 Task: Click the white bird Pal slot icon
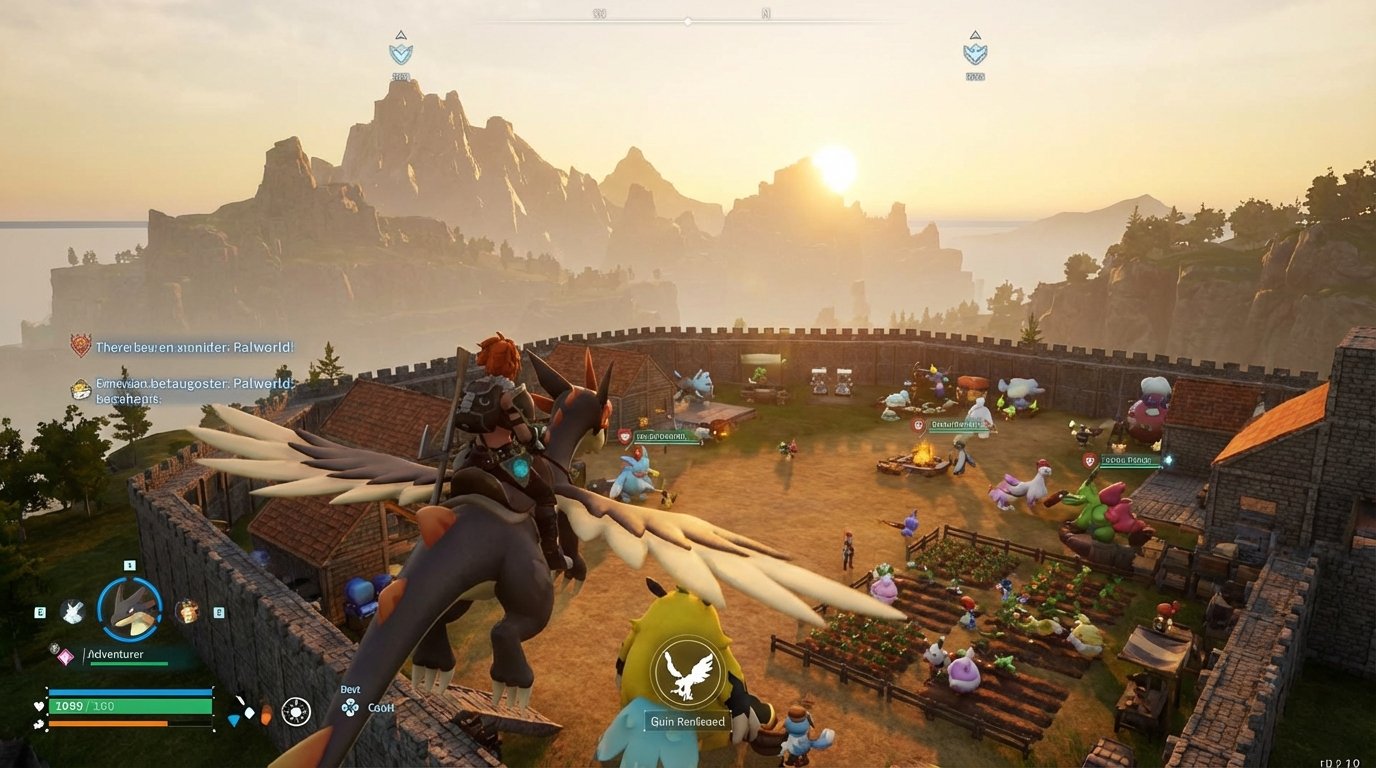[72, 611]
